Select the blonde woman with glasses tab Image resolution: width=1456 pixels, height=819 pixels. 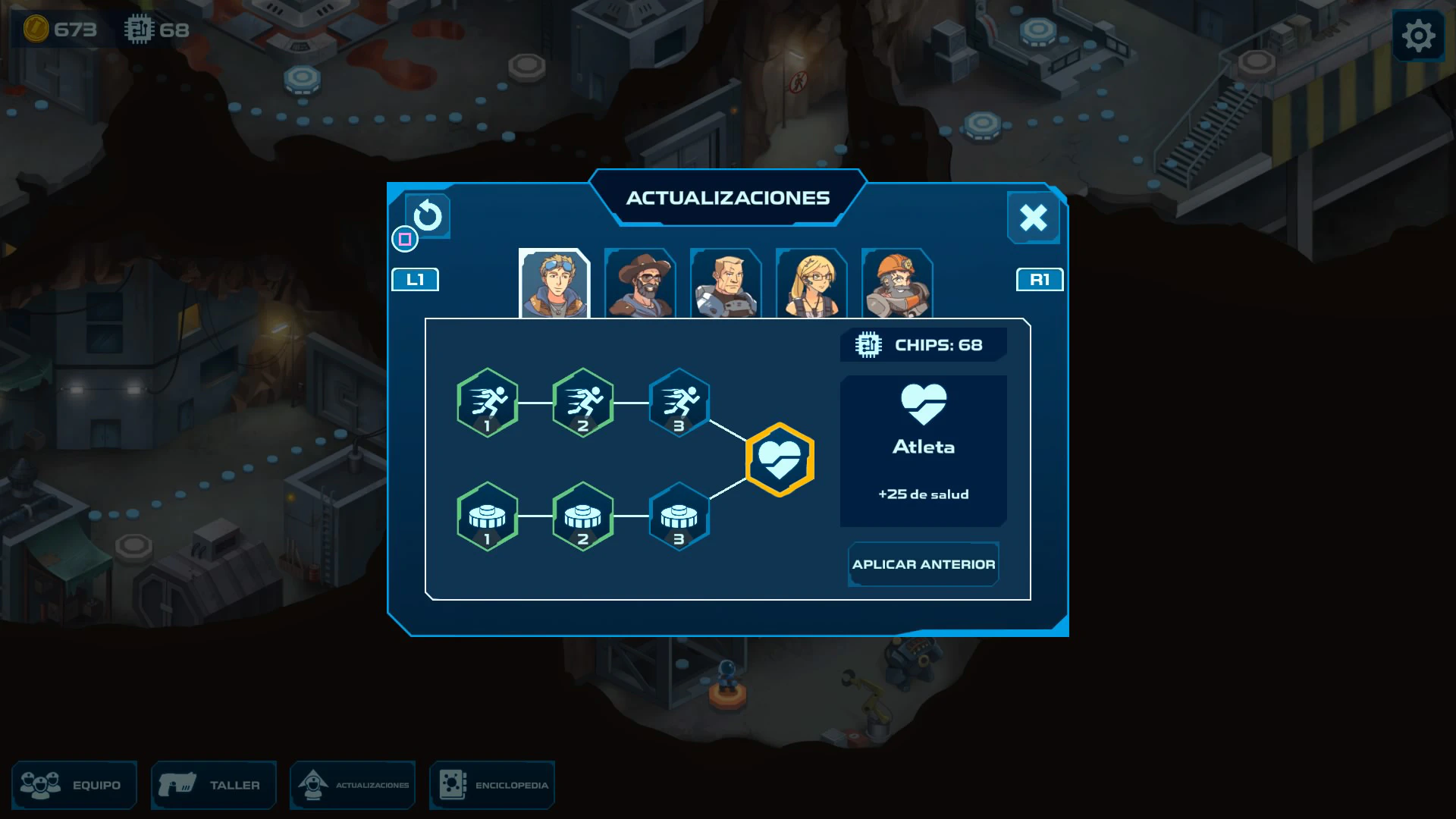pyautogui.click(x=811, y=284)
